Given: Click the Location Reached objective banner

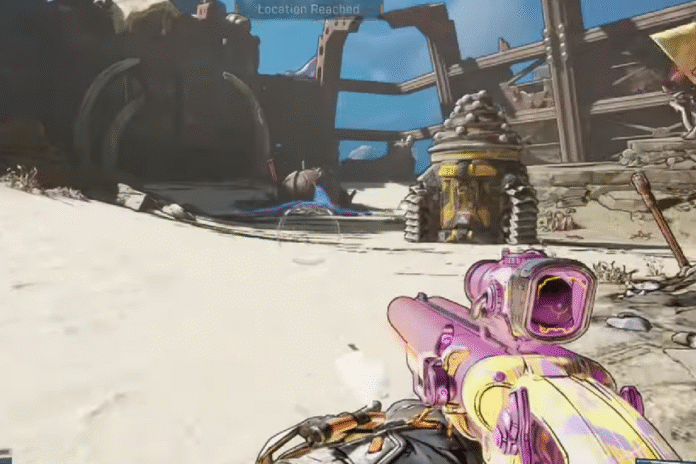Looking at the screenshot, I should pyautogui.click(x=308, y=9).
